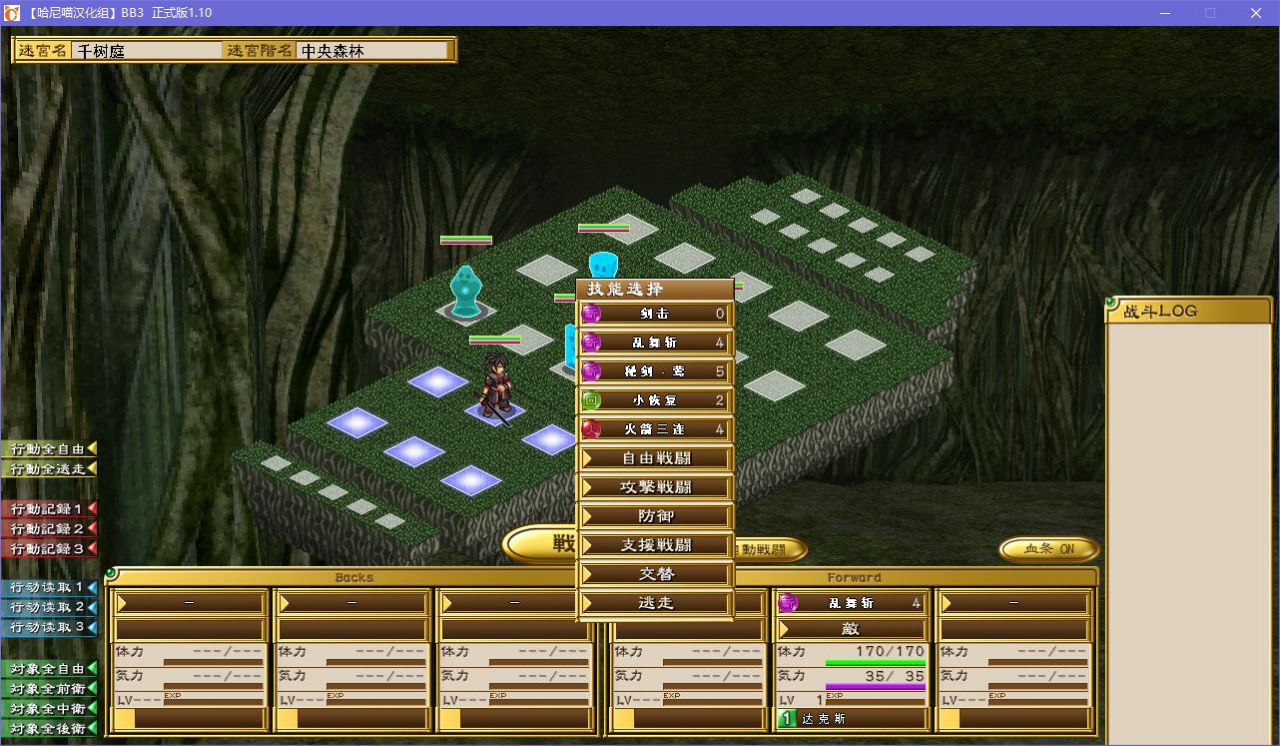This screenshot has height=746, width=1280.
Task: Open the 敵 target selector
Action: (850, 629)
